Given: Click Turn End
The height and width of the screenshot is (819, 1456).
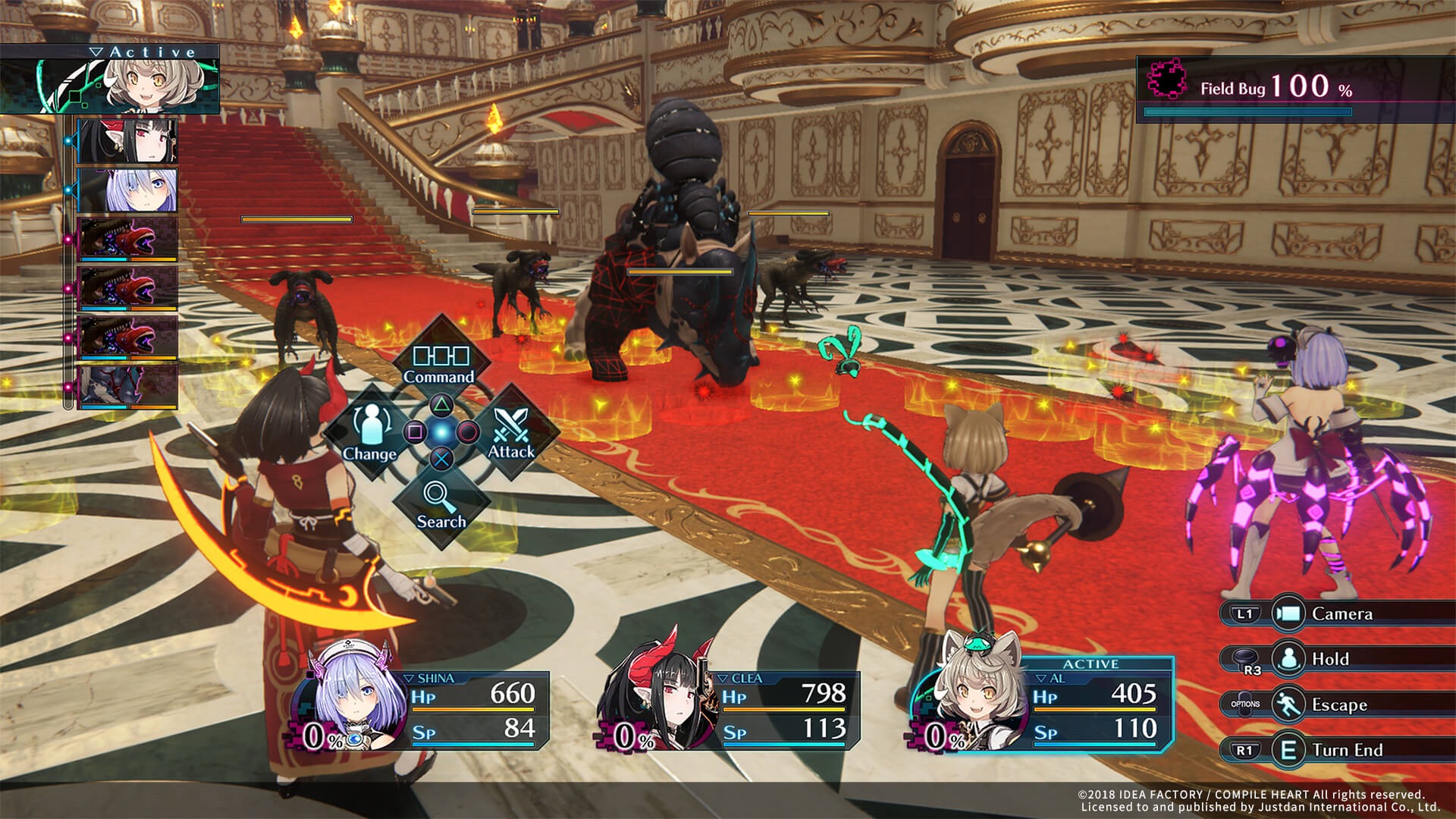Looking at the screenshot, I should tap(1347, 750).
